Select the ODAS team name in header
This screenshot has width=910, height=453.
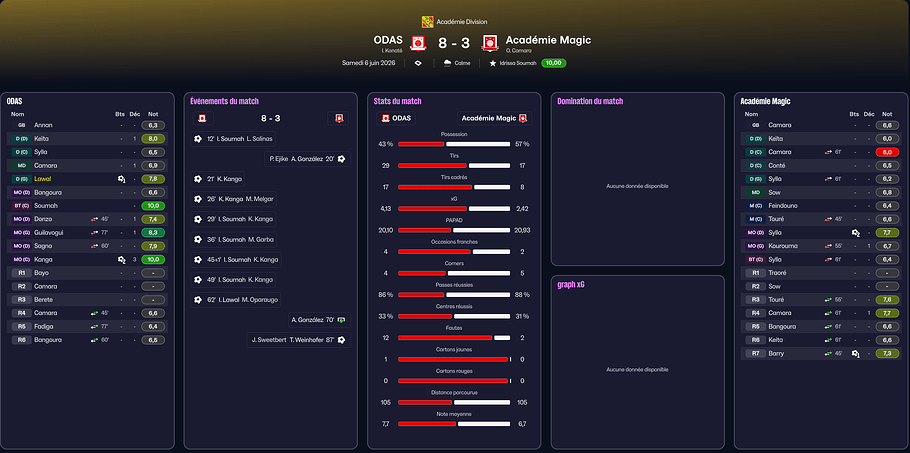click(x=388, y=40)
